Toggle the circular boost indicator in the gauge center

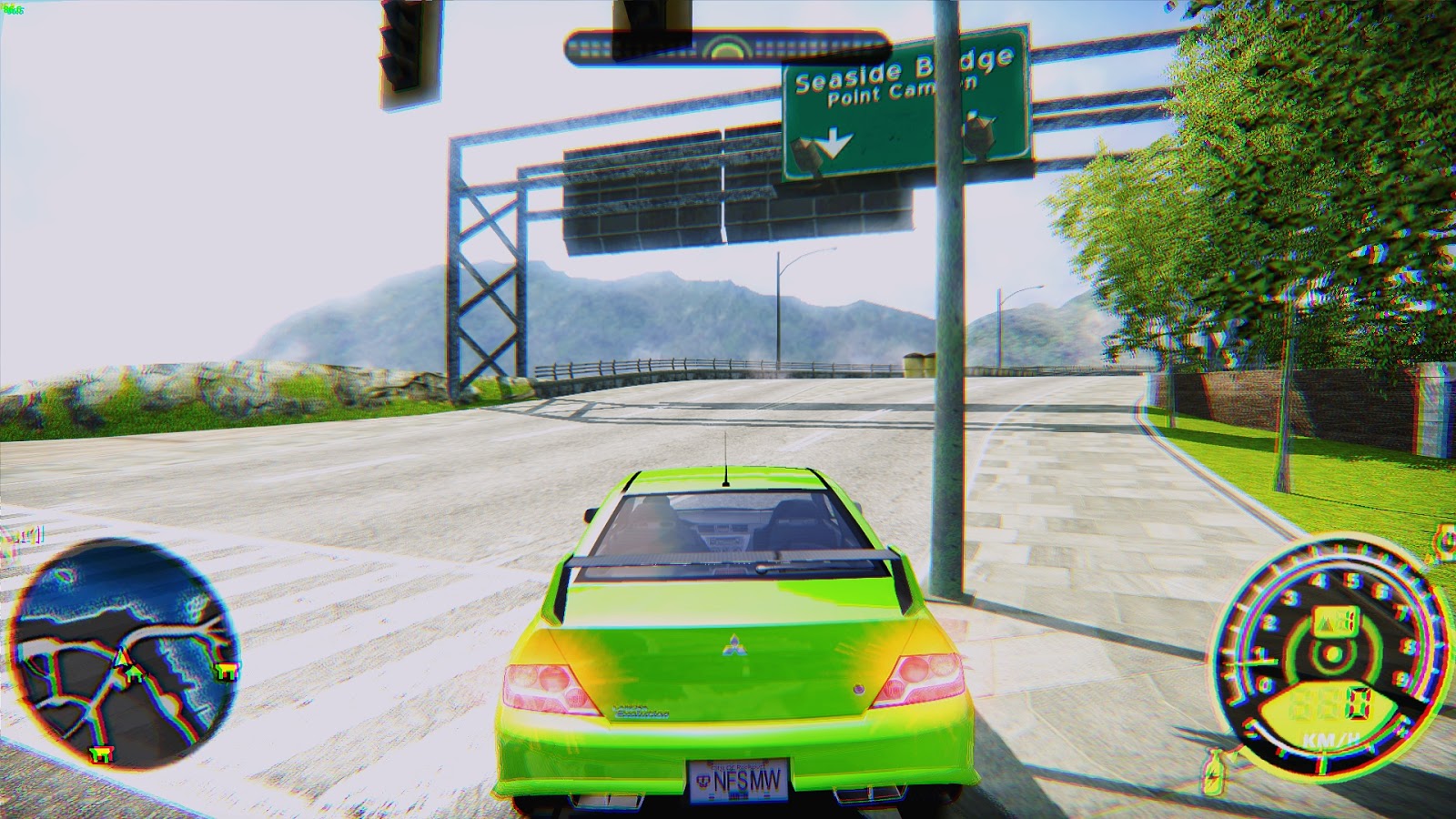pyautogui.click(x=1333, y=652)
